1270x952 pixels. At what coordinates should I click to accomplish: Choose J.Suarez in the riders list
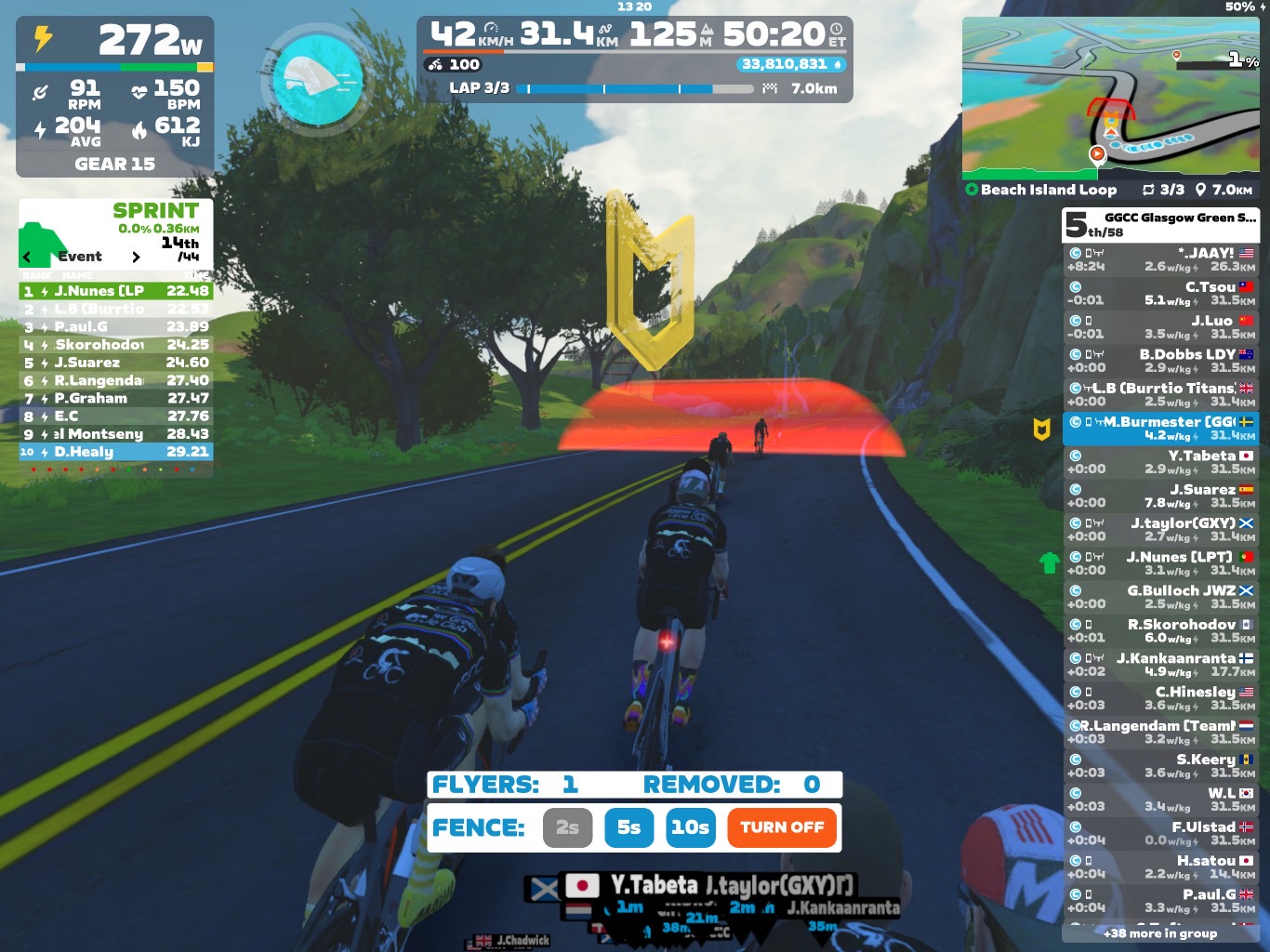tap(1160, 496)
